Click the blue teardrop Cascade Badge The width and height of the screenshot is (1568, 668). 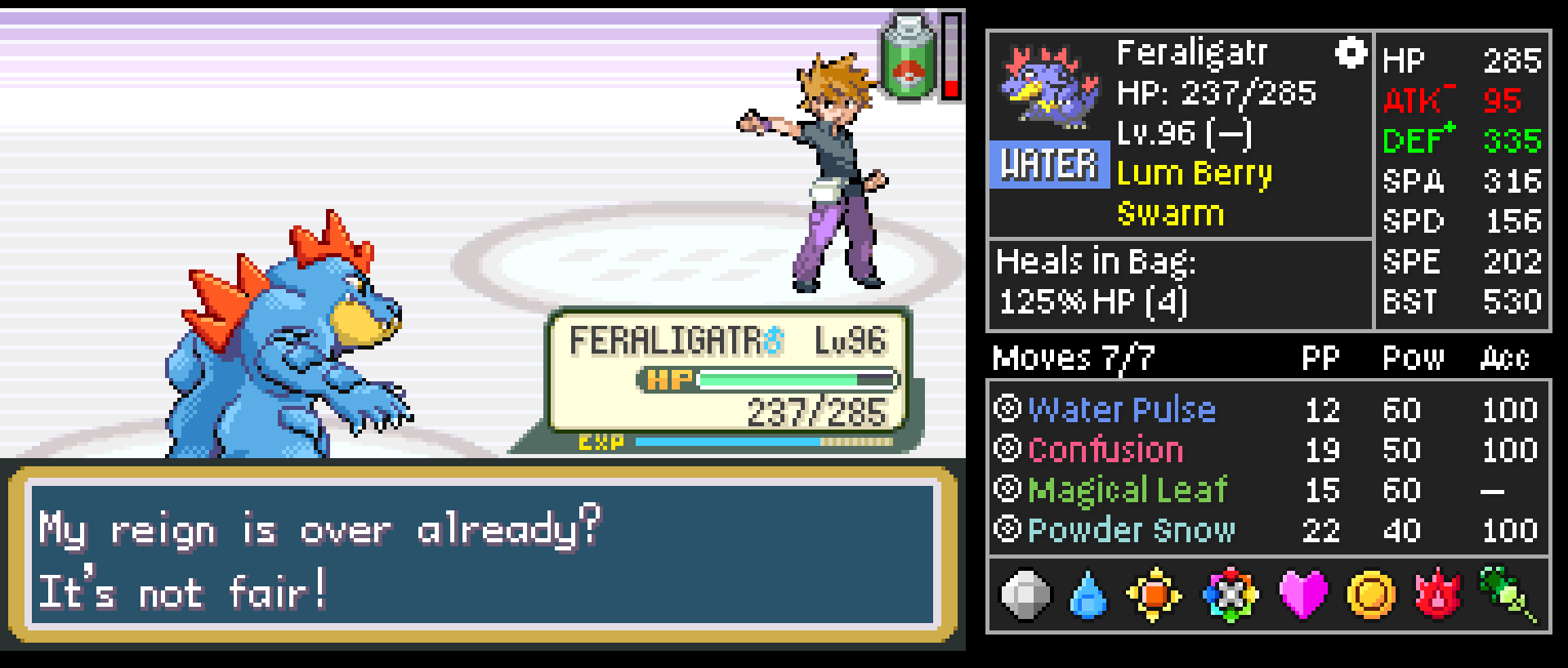tap(1088, 595)
